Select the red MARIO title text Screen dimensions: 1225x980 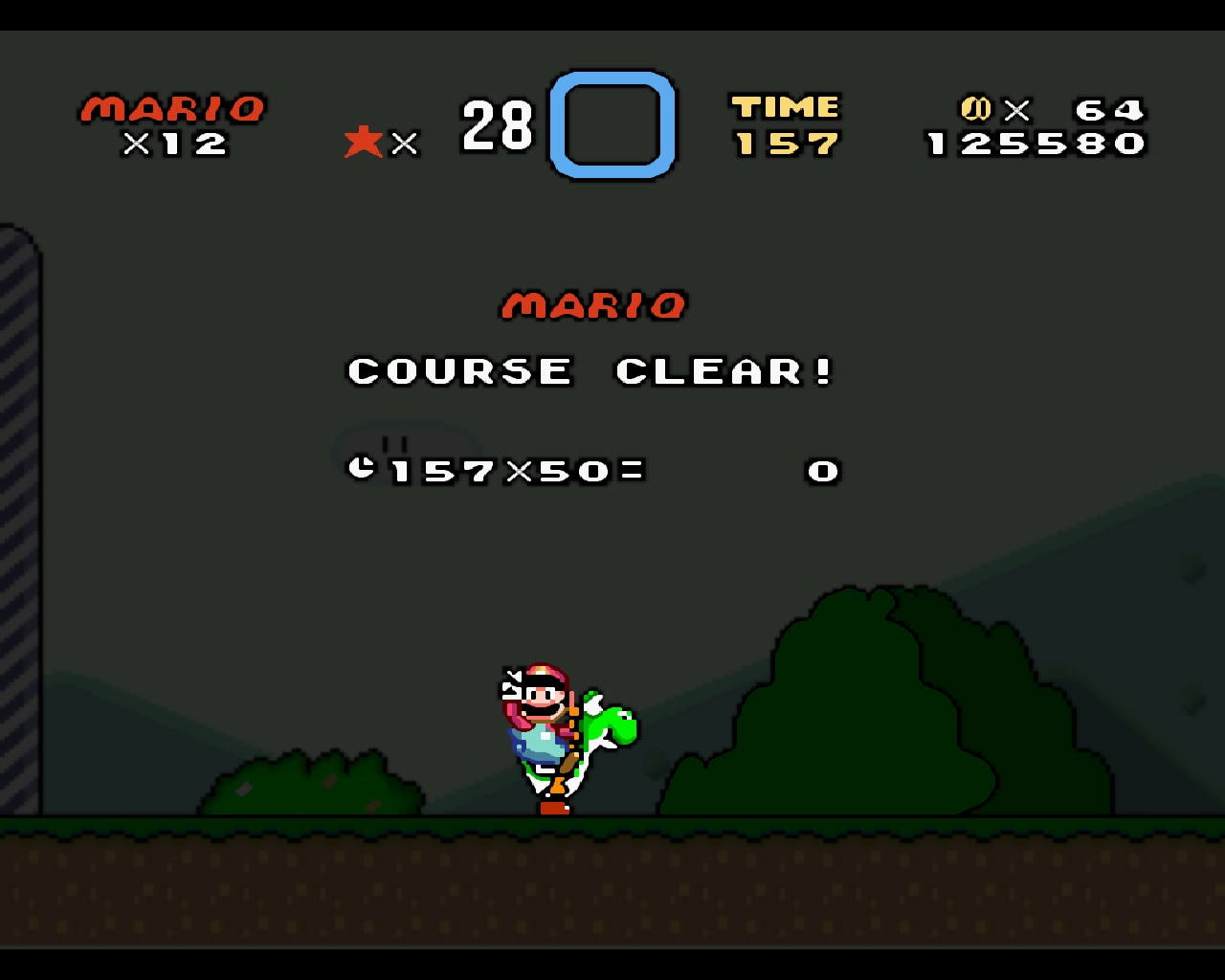click(x=594, y=304)
